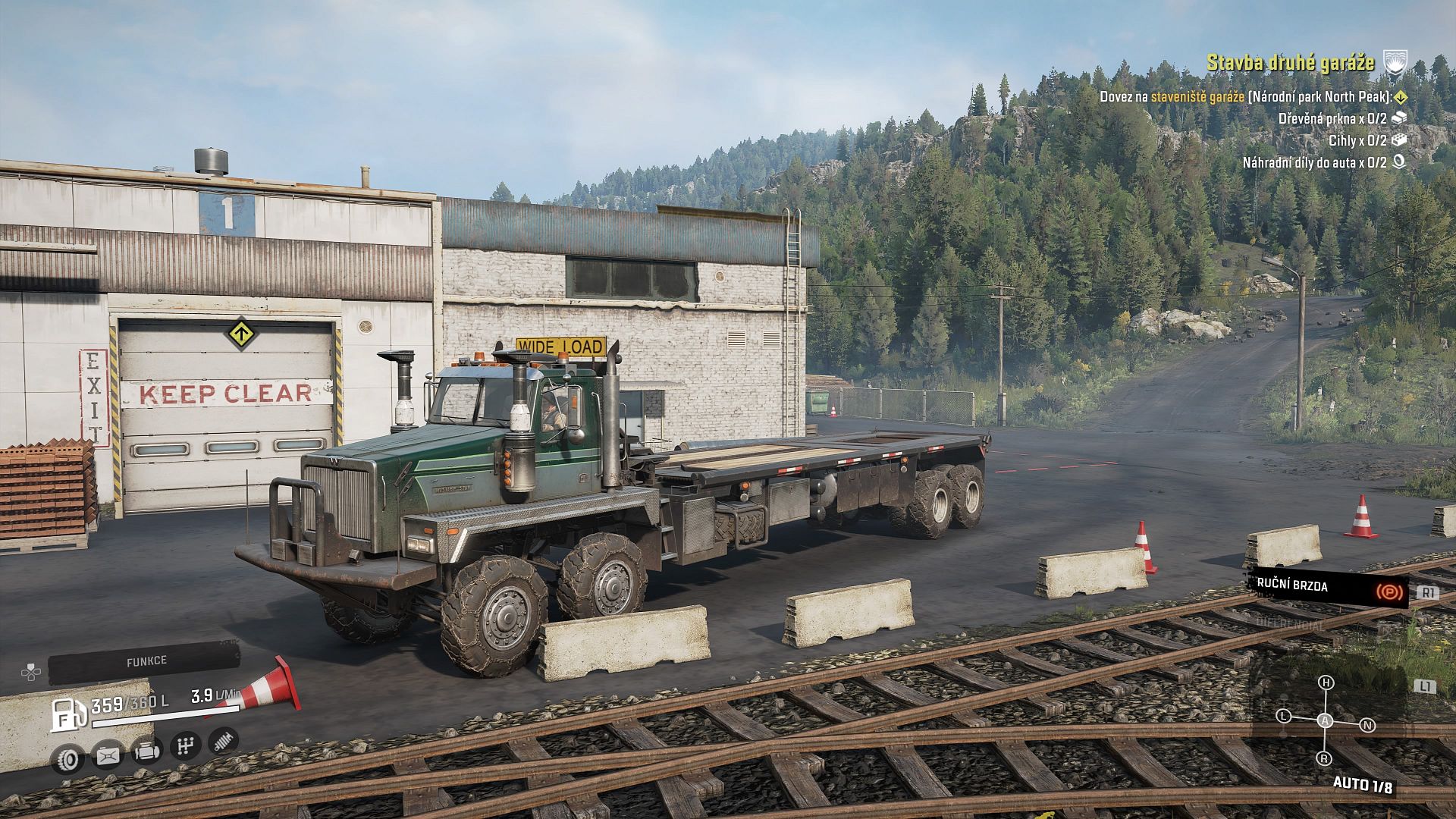Click the engine status icon

tap(146, 752)
